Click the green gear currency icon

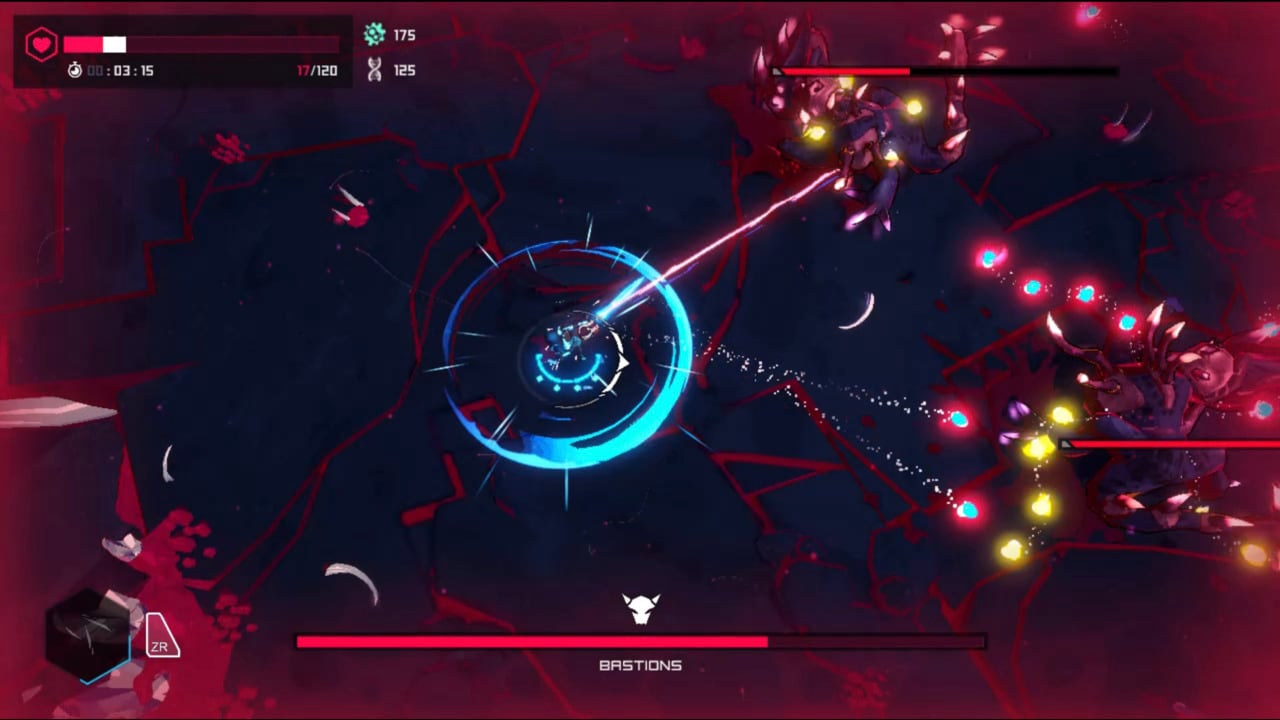(374, 35)
